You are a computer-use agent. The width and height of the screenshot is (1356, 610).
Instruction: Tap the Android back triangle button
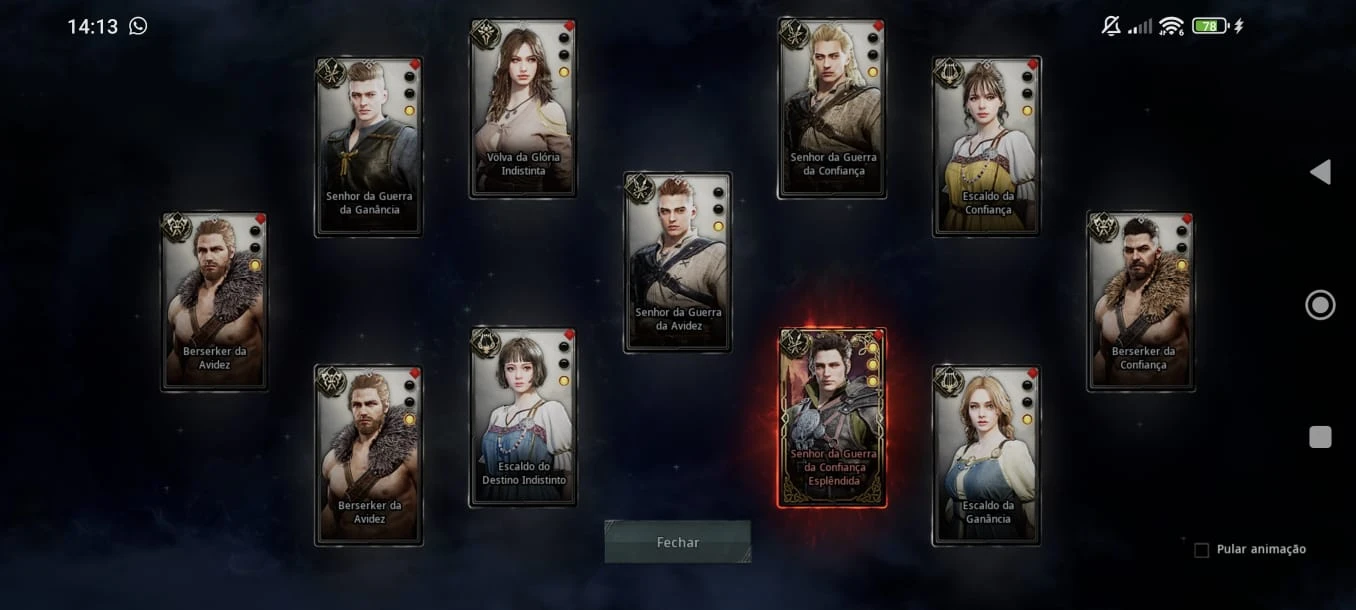(x=1320, y=172)
